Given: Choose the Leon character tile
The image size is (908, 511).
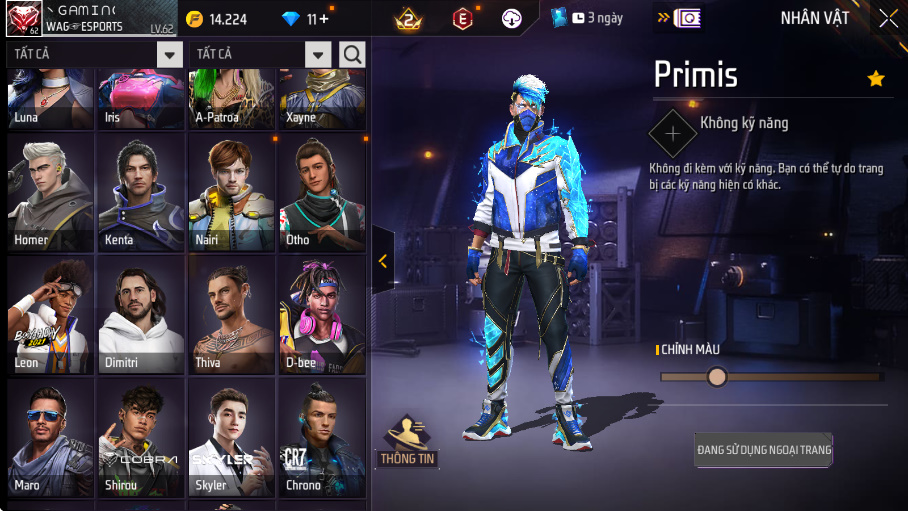Looking at the screenshot, I should pos(50,315).
